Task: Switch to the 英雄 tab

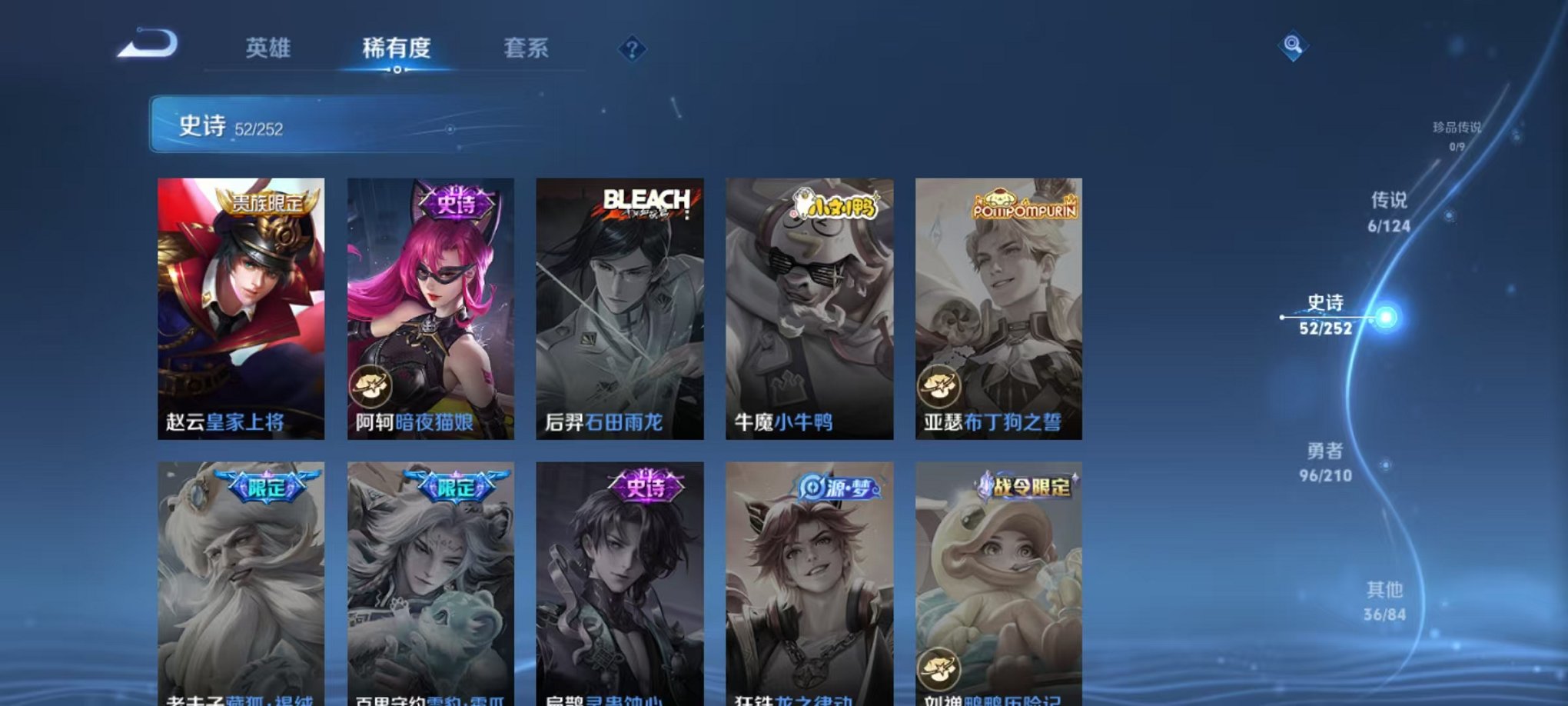Action: (x=267, y=48)
